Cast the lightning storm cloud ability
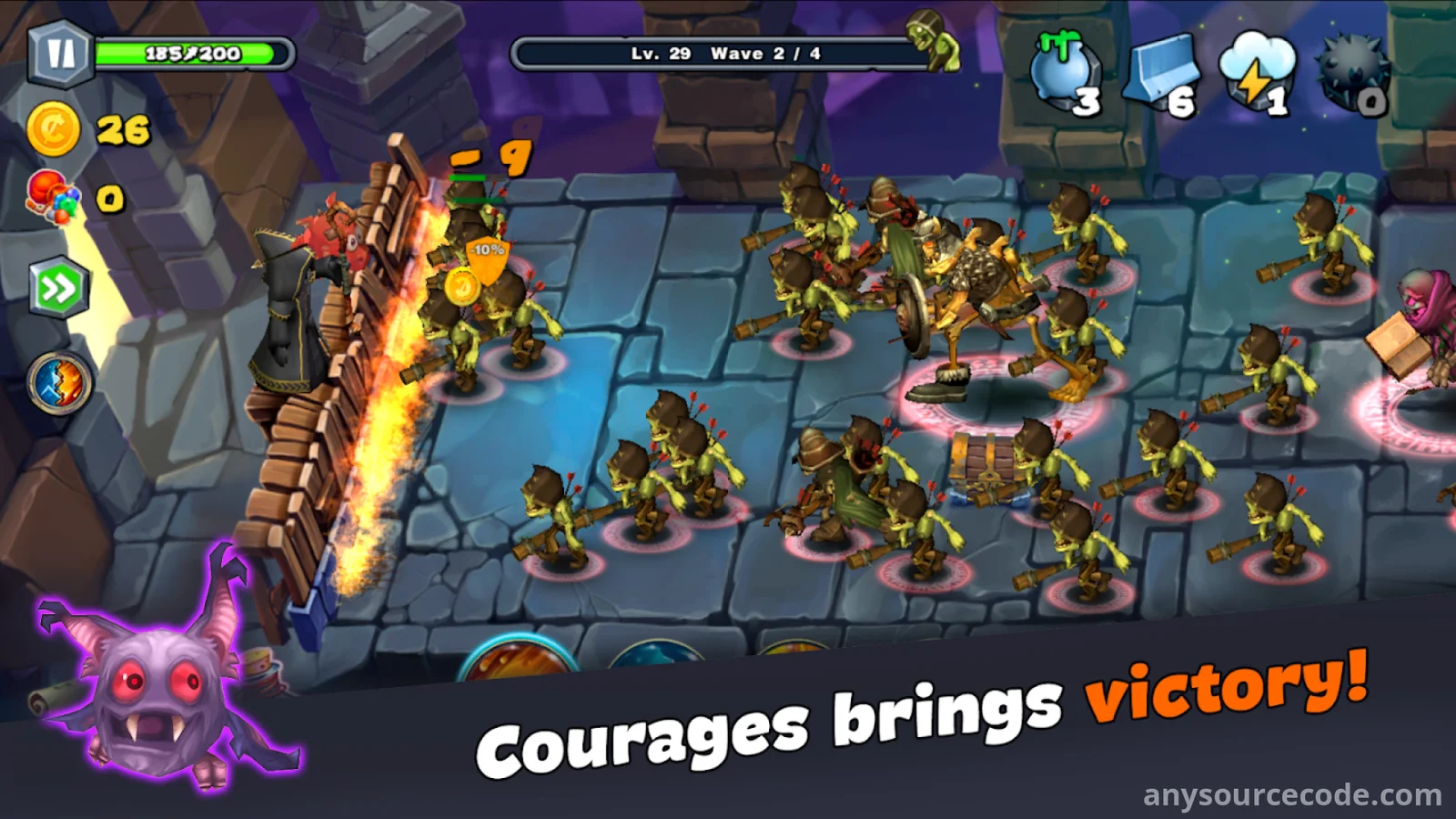The height and width of the screenshot is (819, 1456). click(1257, 73)
